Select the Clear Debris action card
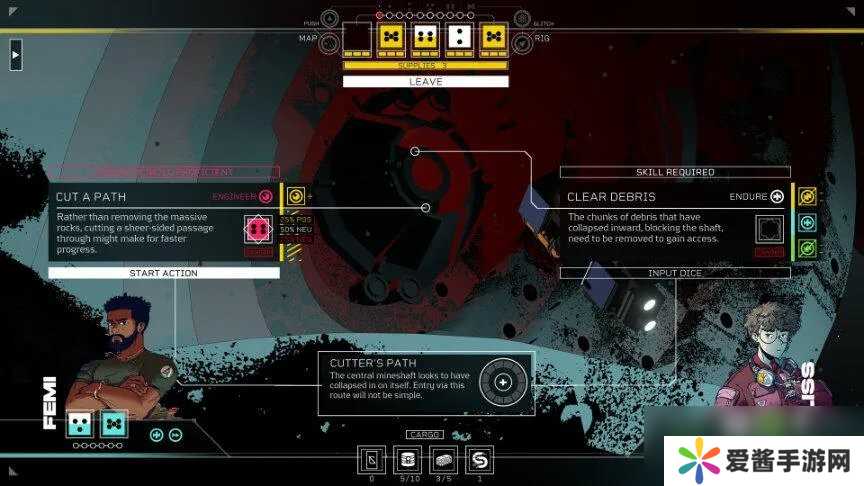 660,222
